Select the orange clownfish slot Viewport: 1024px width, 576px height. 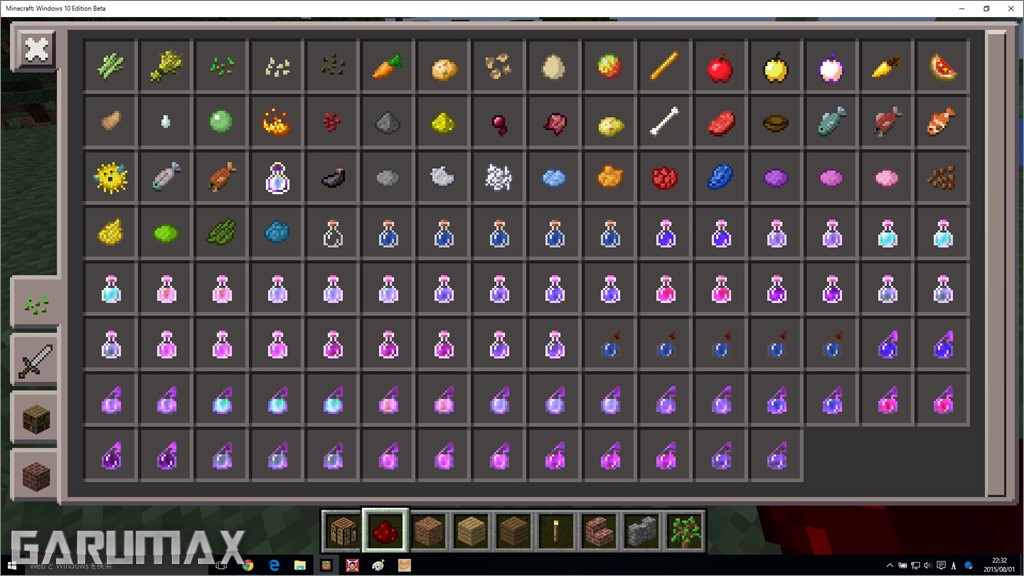click(941, 123)
